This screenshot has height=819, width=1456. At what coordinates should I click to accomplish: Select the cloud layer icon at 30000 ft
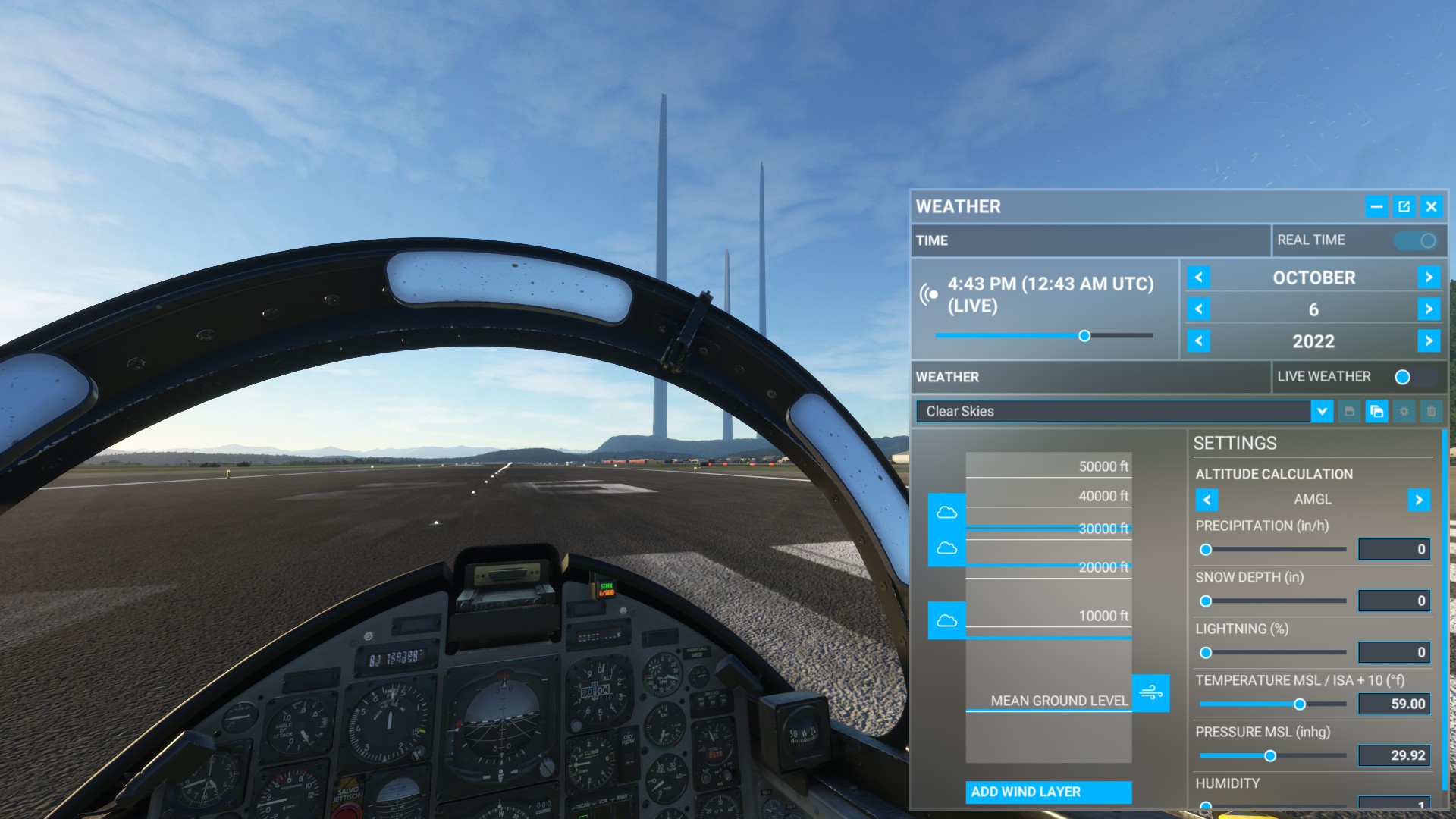click(x=946, y=513)
